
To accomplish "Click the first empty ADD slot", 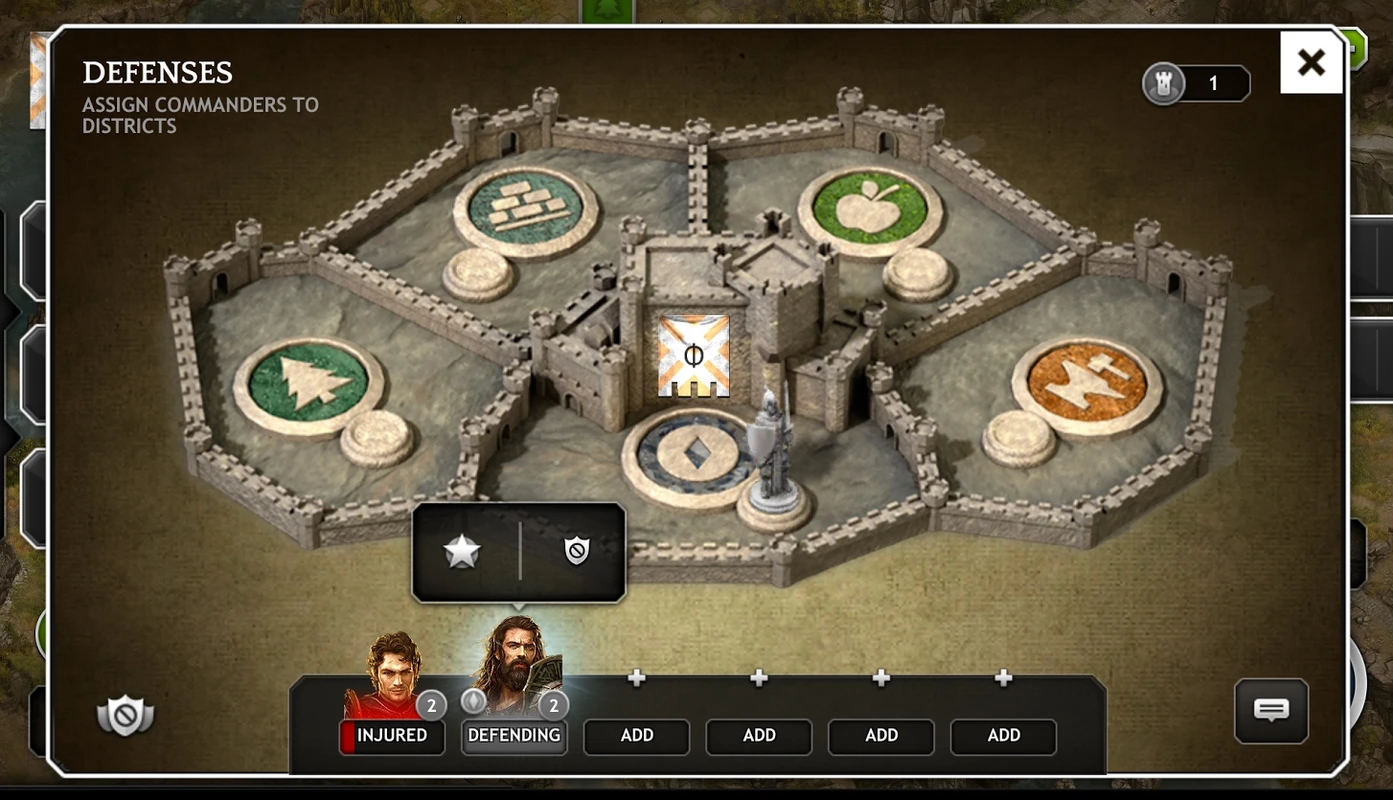I will (636, 736).
